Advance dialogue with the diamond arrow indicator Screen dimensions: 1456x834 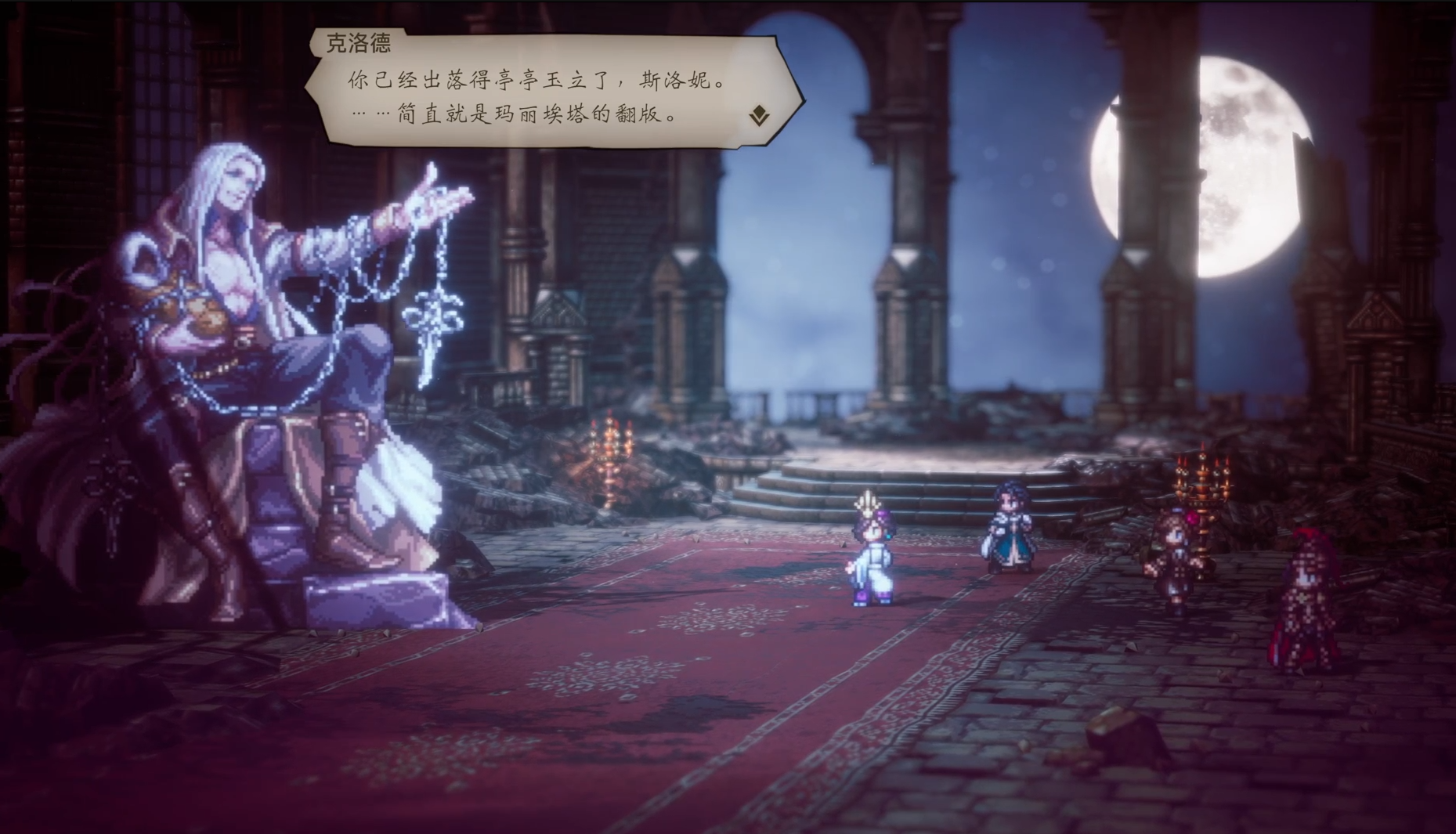[759, 117]
